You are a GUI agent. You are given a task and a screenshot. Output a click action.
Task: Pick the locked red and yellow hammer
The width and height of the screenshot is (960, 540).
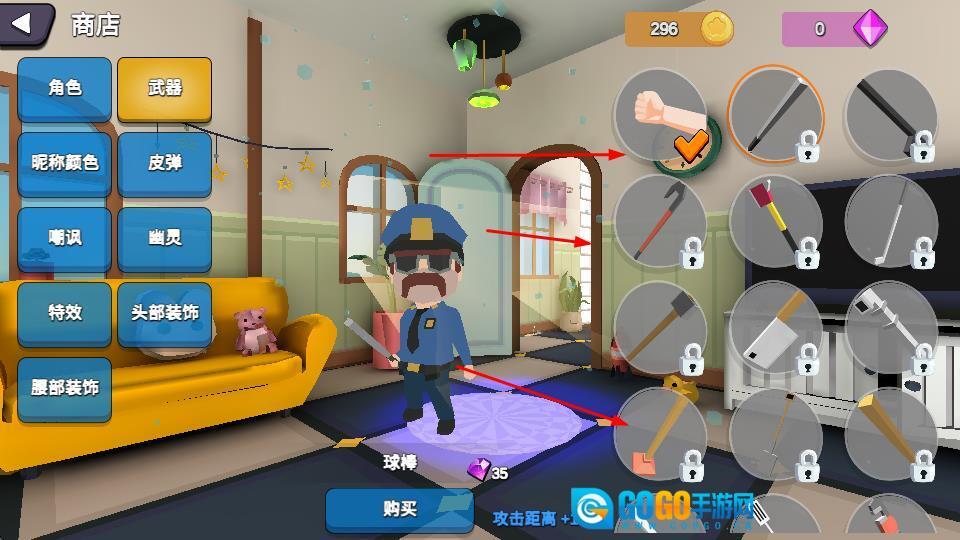[775, 222]
